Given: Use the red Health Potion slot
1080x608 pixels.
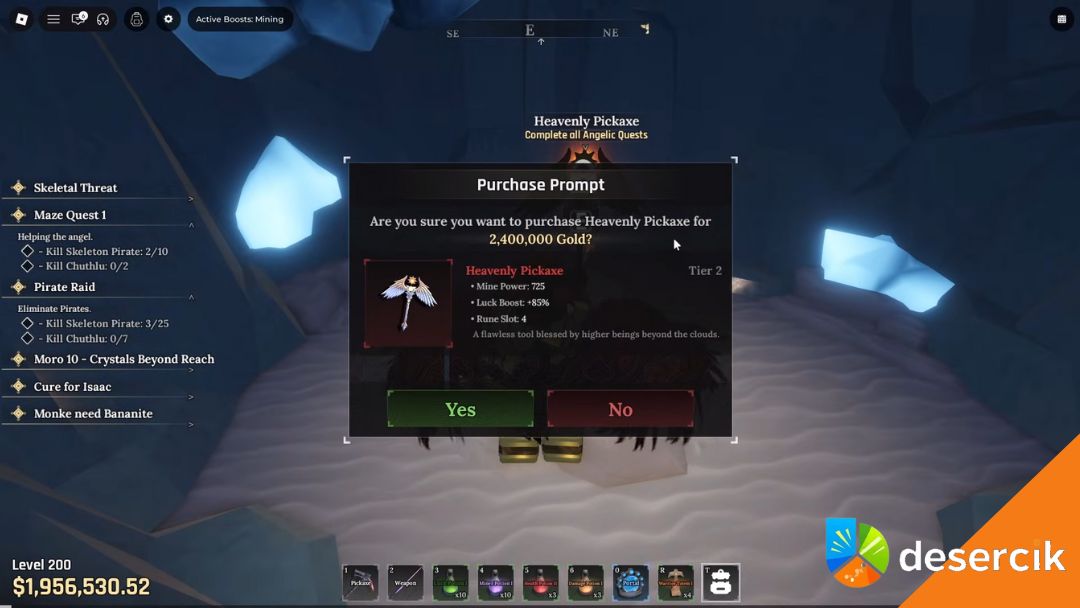Looking at the screenshot, I should pos(541,582).
